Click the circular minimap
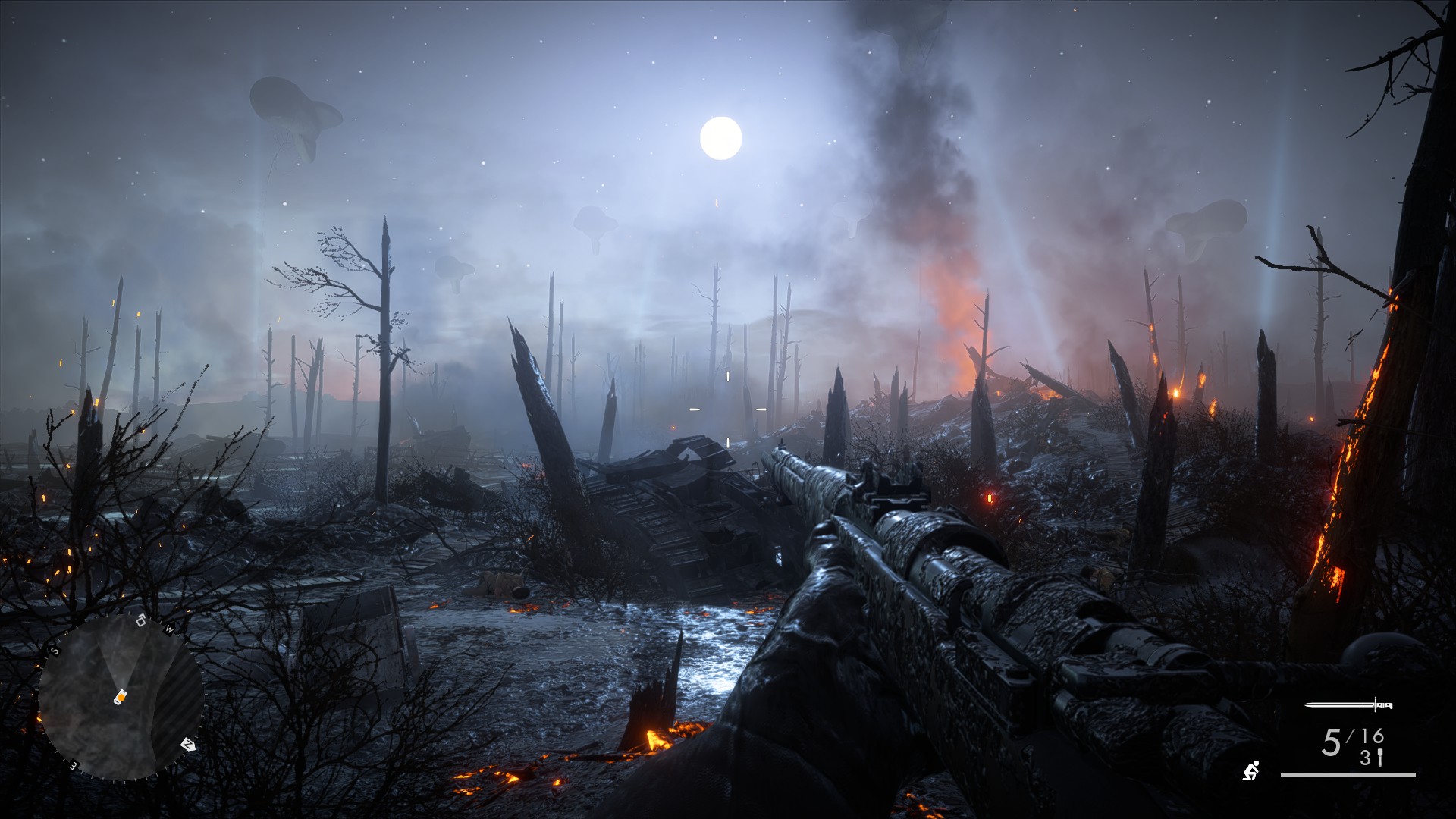The width and height of the screenshot is (1456, 819). [121, 698]
